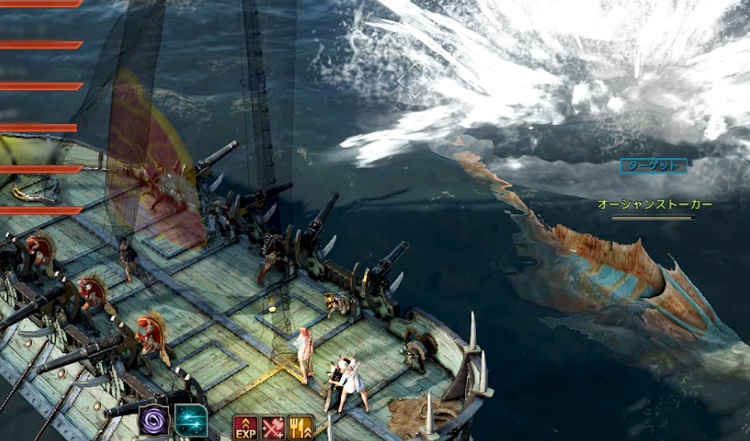Screen dimensions: 750x441
Task: Target the オーシャンストーカー enemy nameplate
Action: point(655,204)
